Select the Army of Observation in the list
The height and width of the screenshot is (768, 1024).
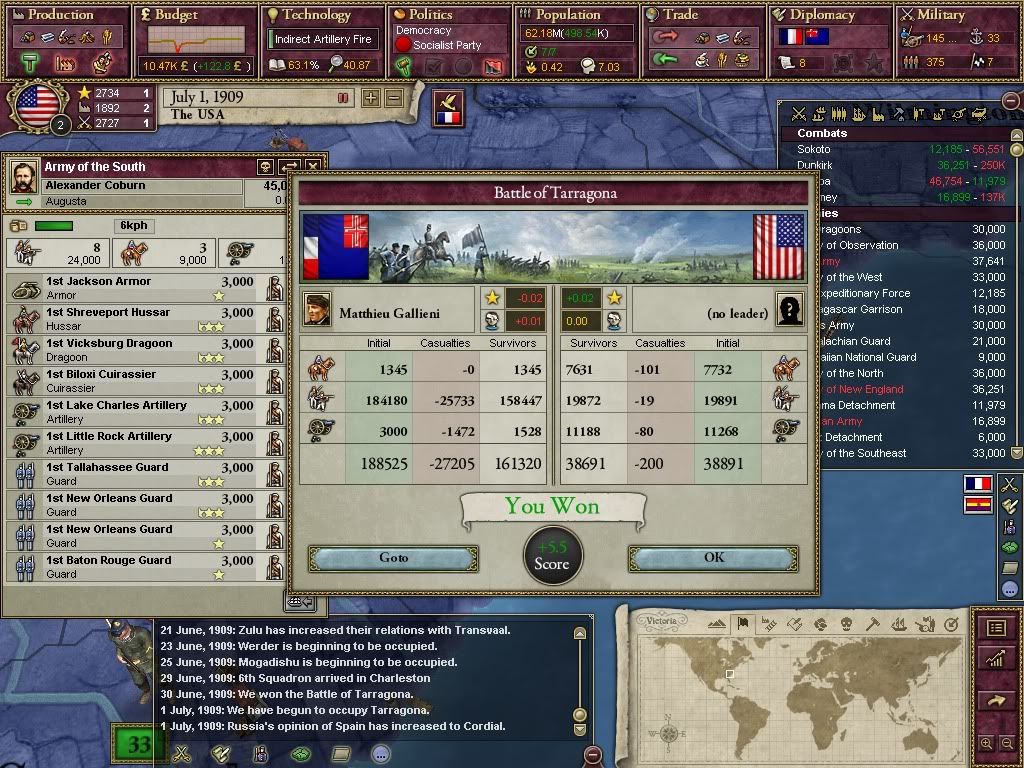point(860,245)
